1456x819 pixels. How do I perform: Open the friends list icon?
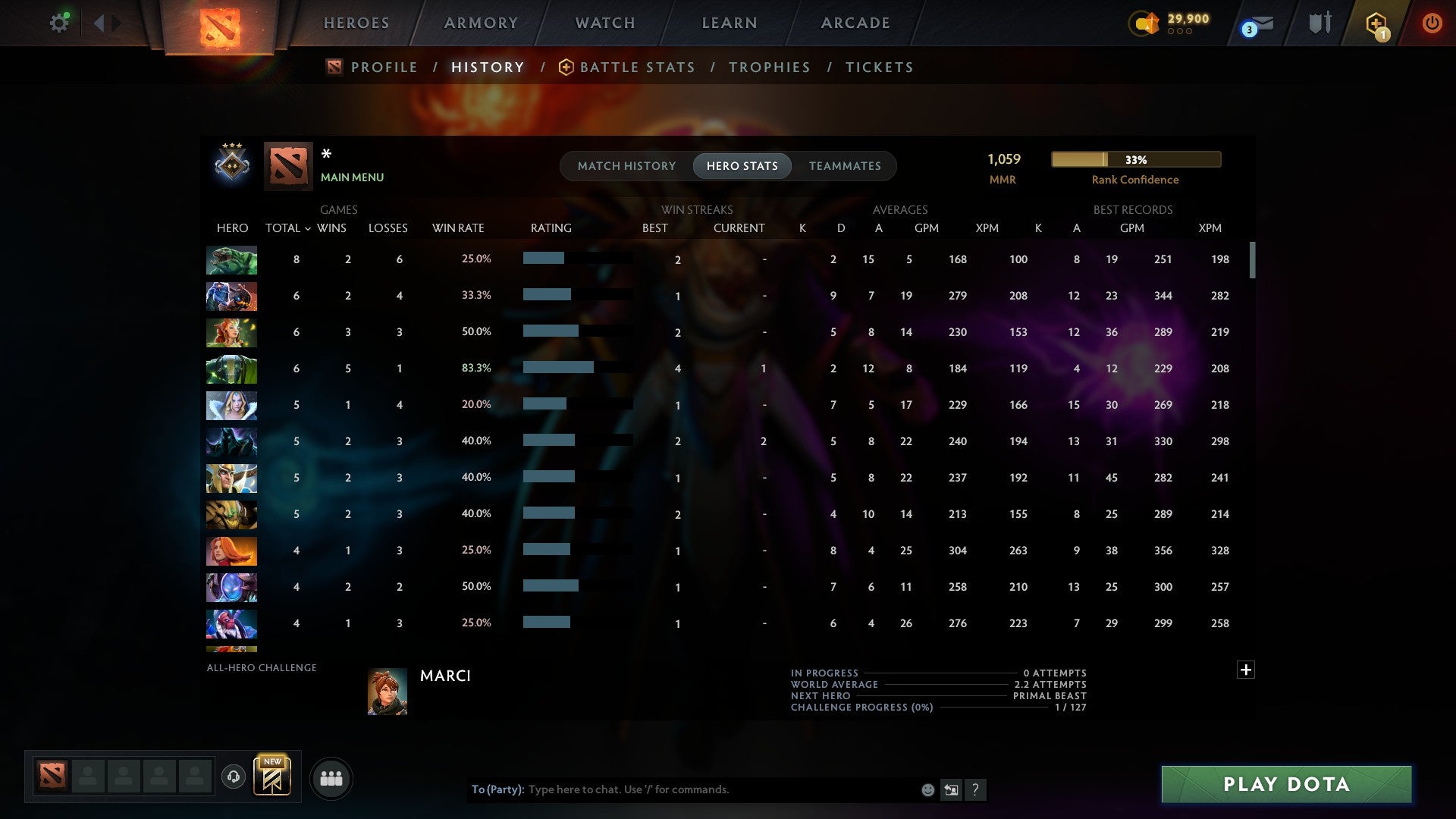[x=331, y=778]
